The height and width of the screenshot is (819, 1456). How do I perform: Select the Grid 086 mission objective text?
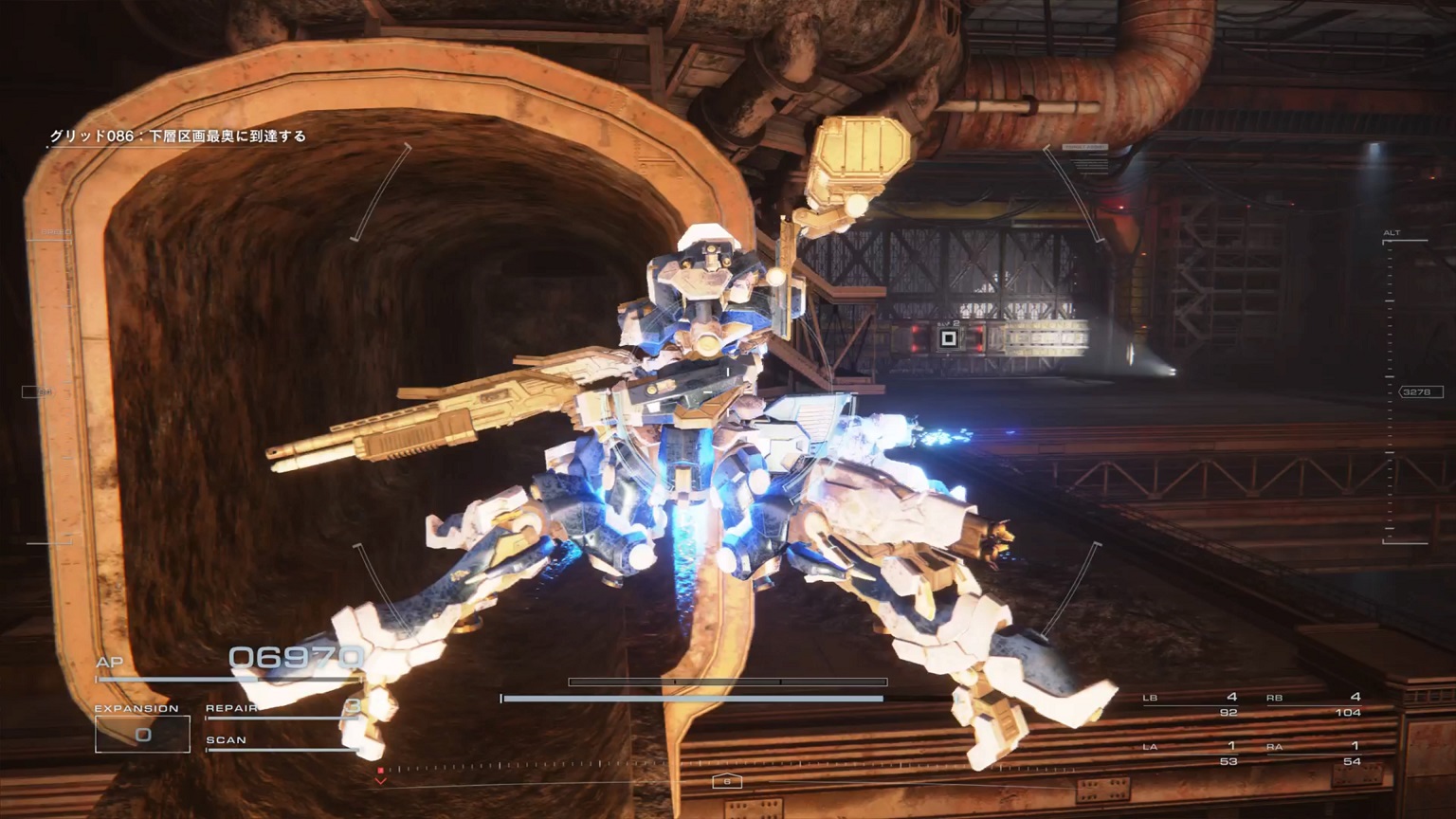[178, 136]
